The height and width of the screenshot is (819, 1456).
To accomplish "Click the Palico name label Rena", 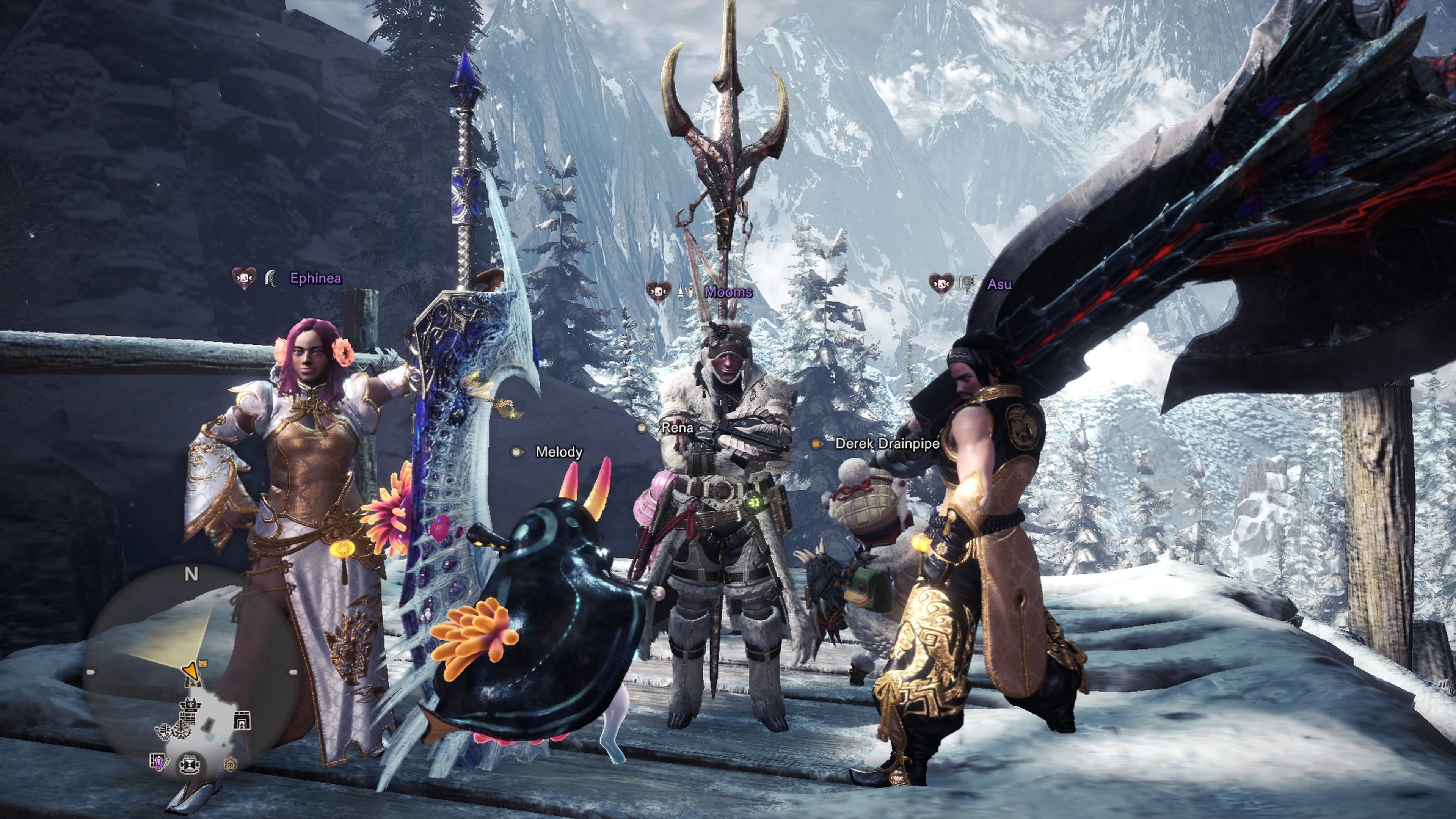I will tap(677, 428).
